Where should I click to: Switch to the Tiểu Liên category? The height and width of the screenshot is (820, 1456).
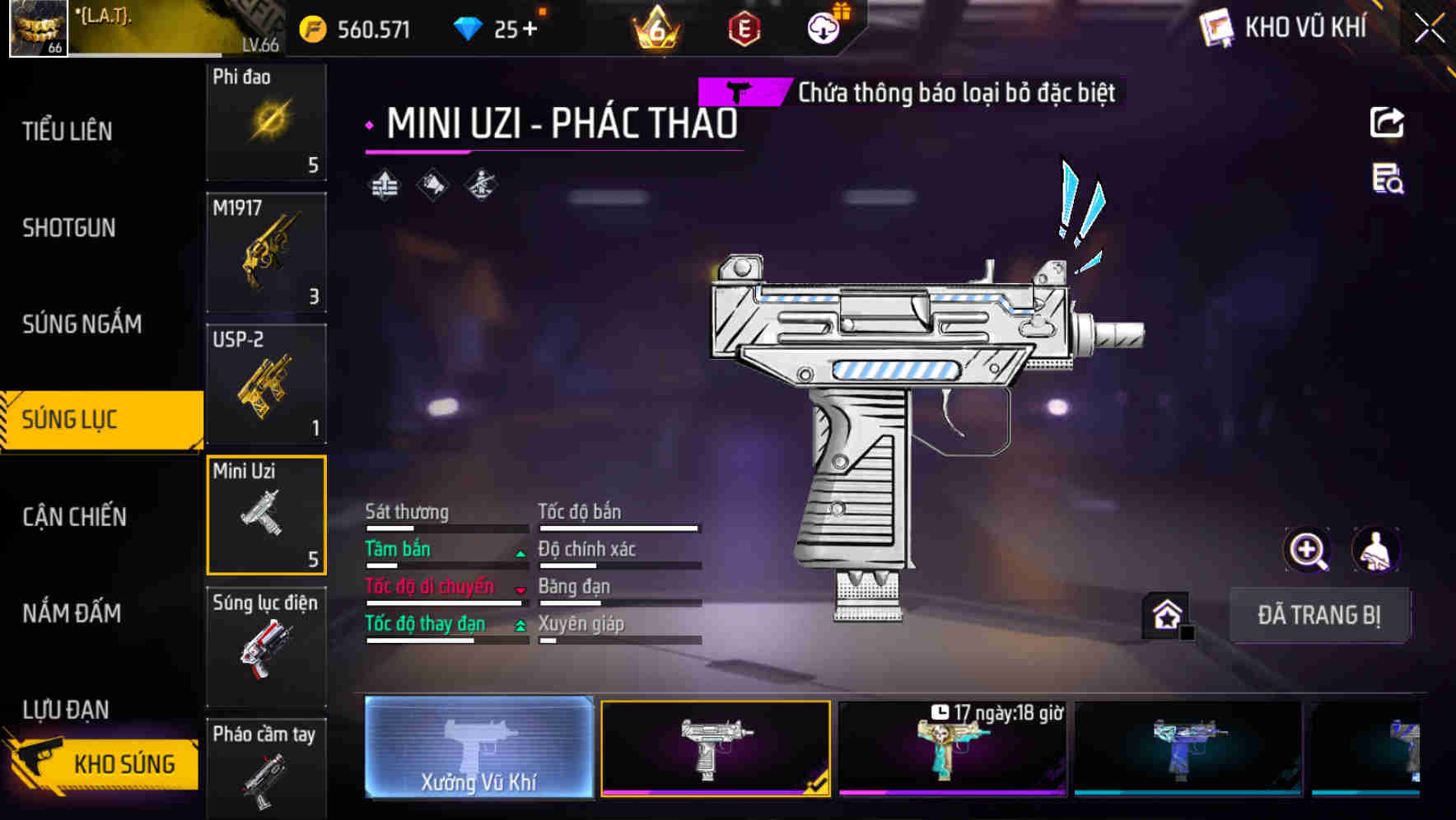(68, 131)
